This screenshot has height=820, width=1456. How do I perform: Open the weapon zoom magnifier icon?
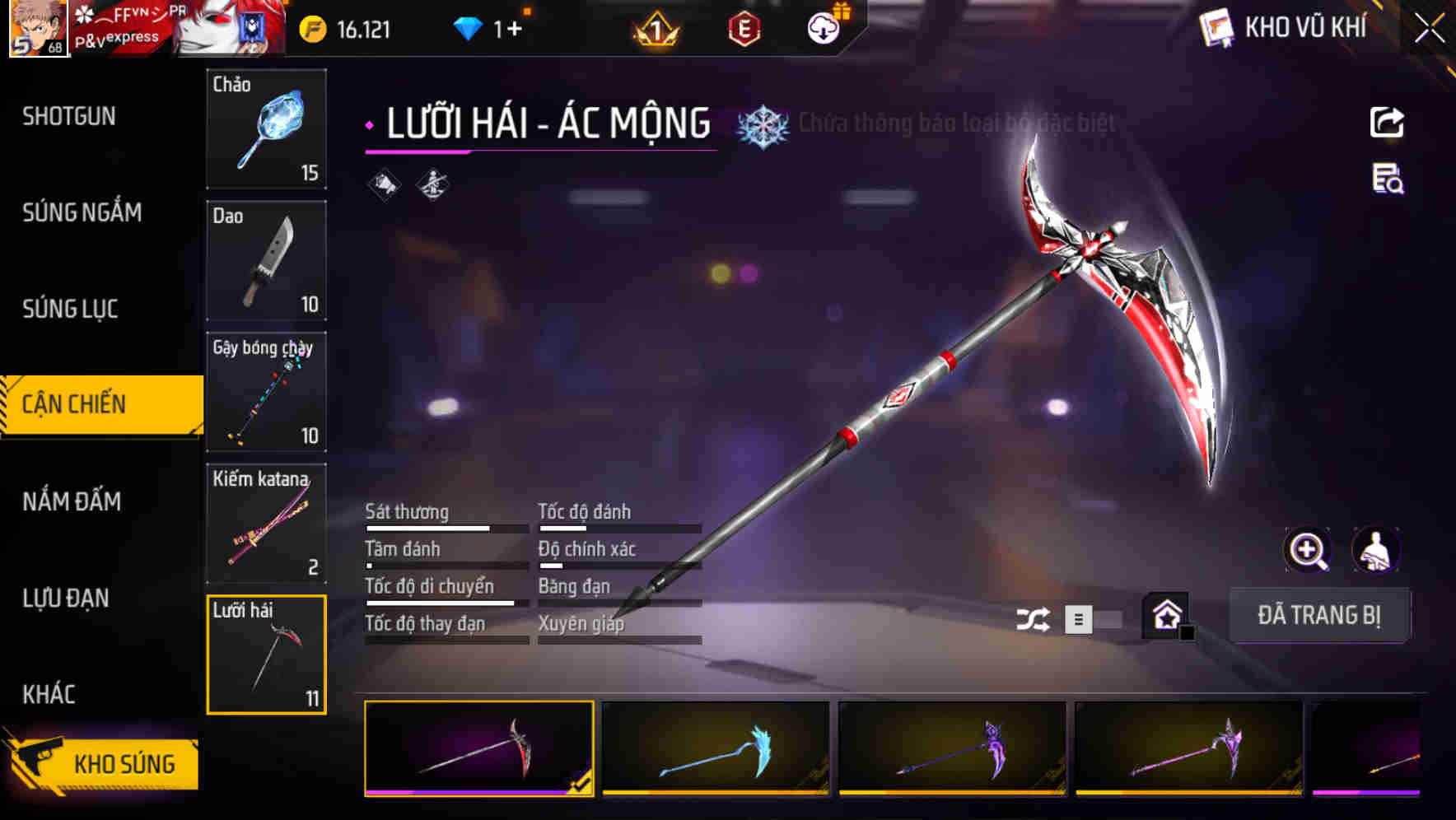click(1308, 550)
